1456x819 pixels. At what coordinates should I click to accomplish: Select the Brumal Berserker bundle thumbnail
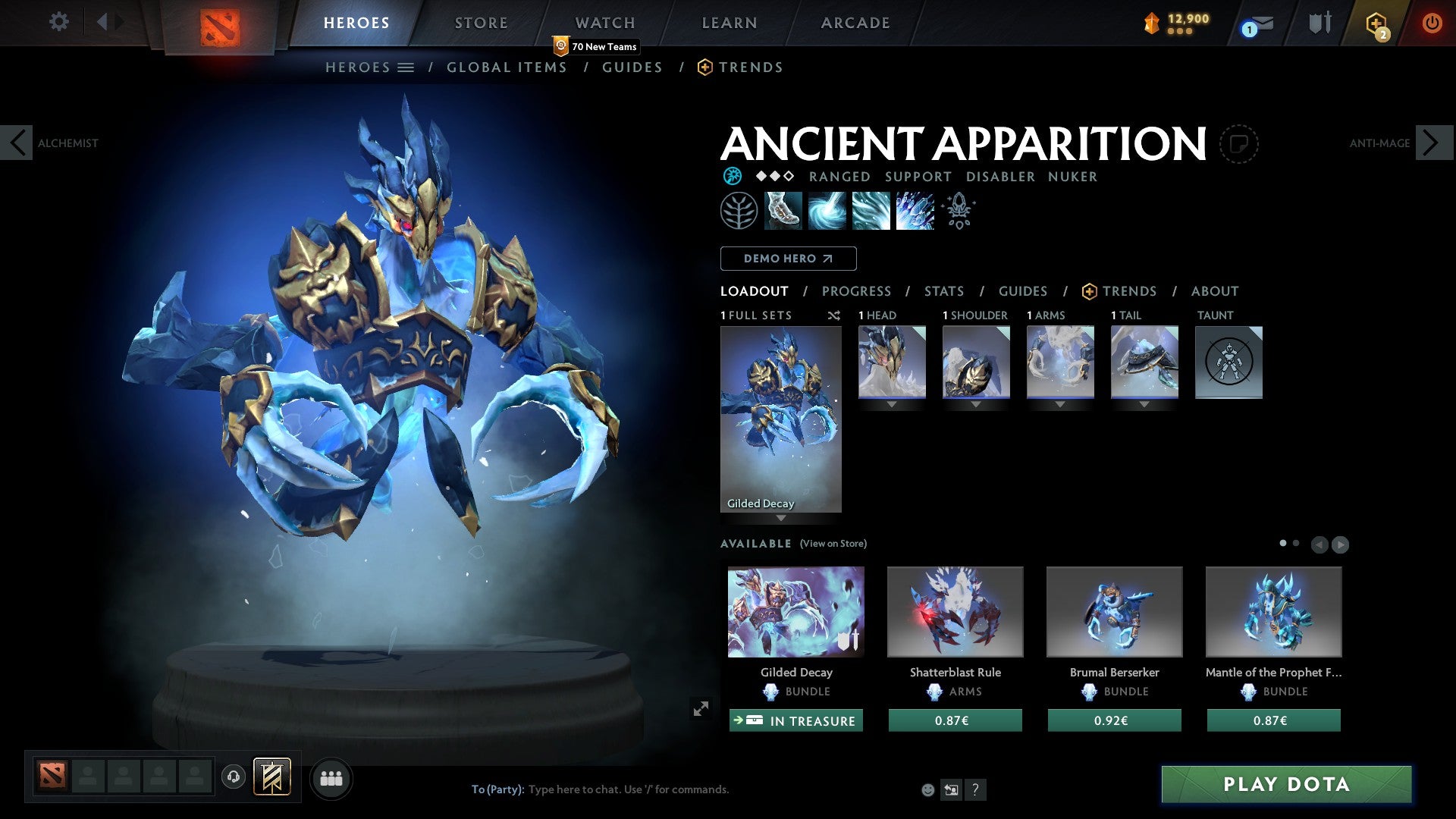click(x=1114, y=611)
